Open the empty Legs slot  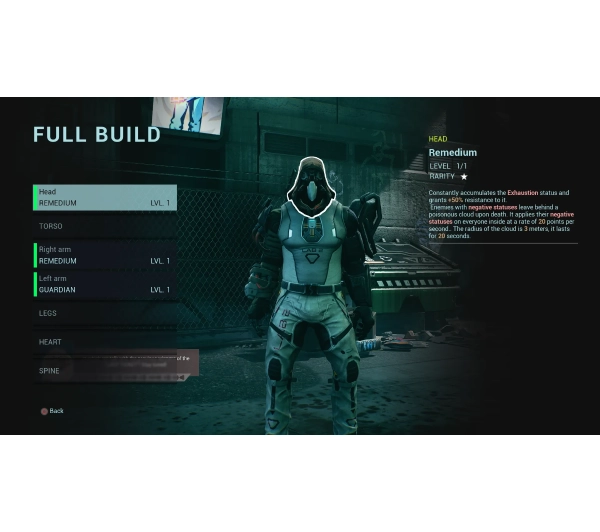click(x=105, y=313)
